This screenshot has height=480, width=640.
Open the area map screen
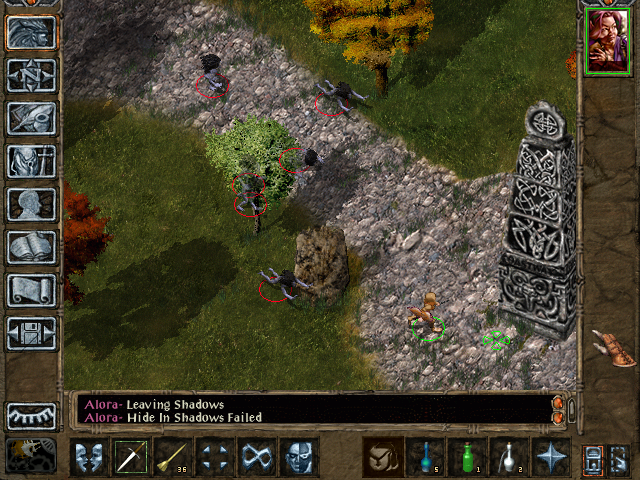point(31,75)
